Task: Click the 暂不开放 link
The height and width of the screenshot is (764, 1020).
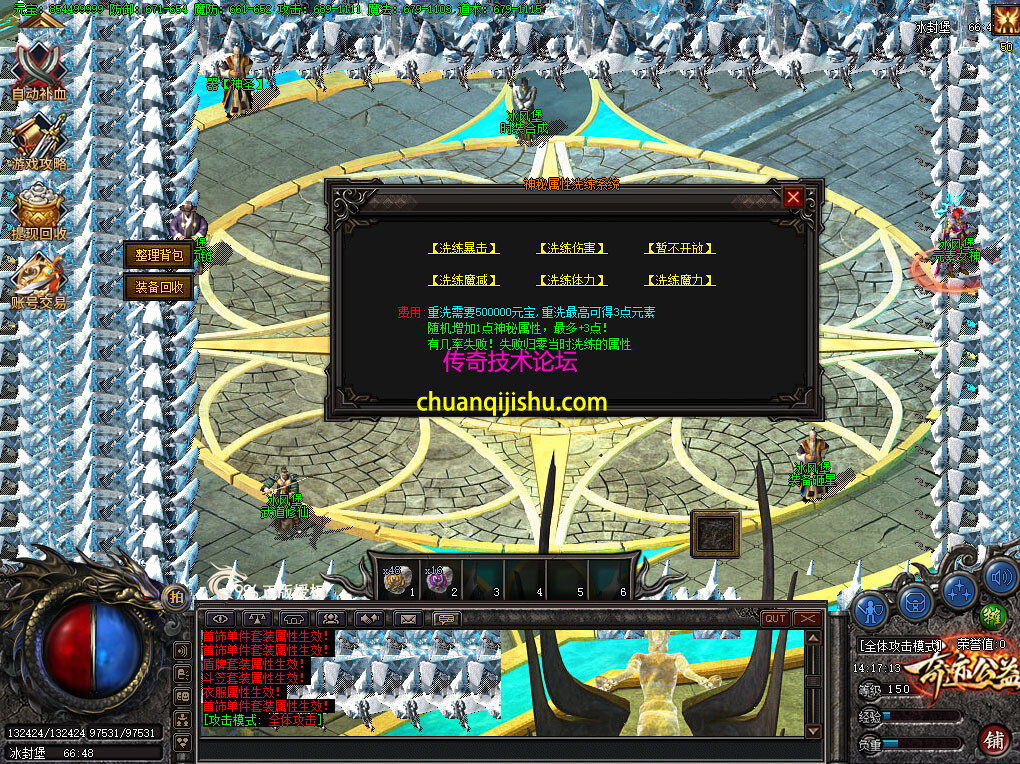Action: [680, 248]
